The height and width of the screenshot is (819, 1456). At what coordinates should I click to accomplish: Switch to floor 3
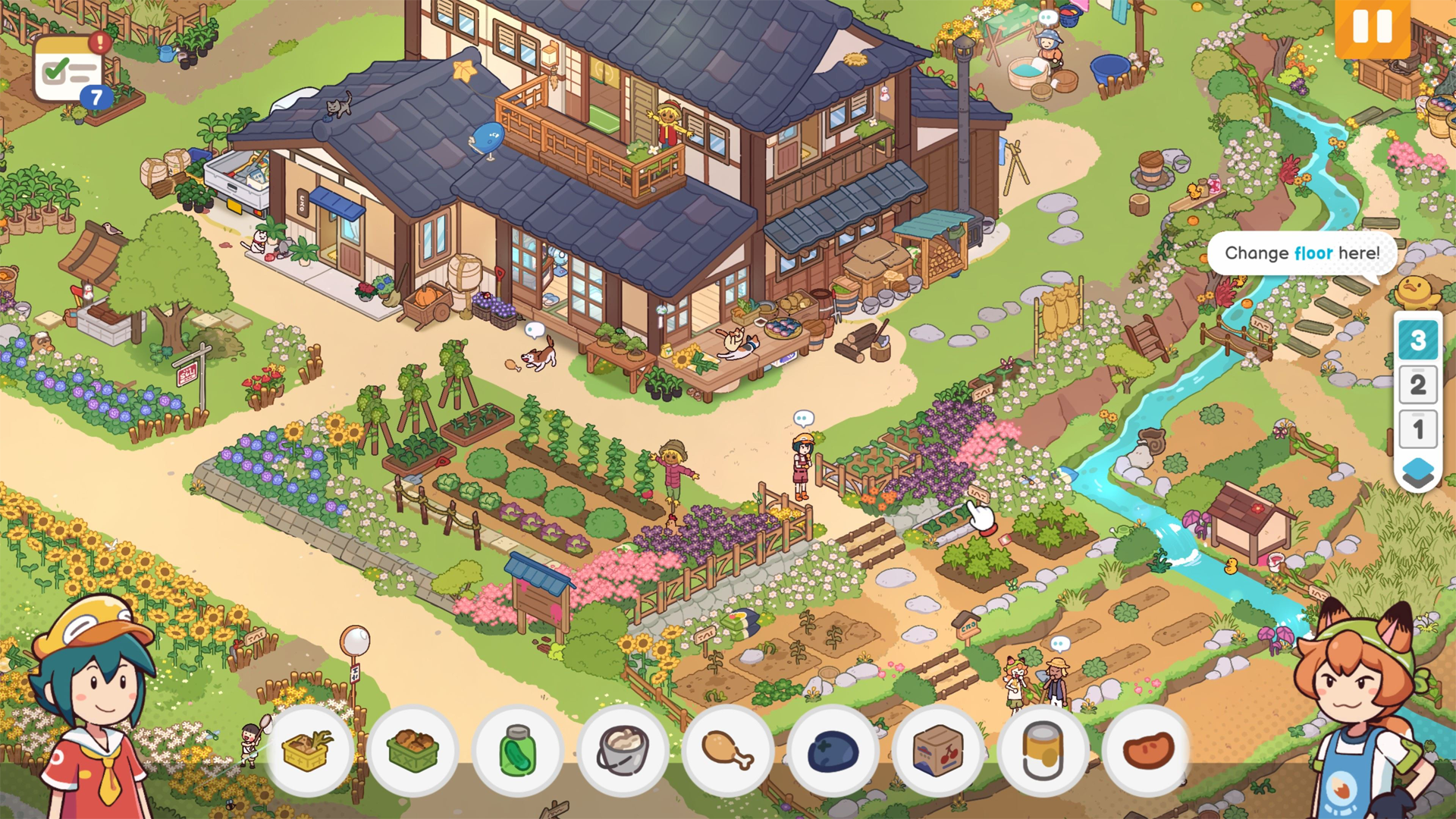[x=1417, y=340]
